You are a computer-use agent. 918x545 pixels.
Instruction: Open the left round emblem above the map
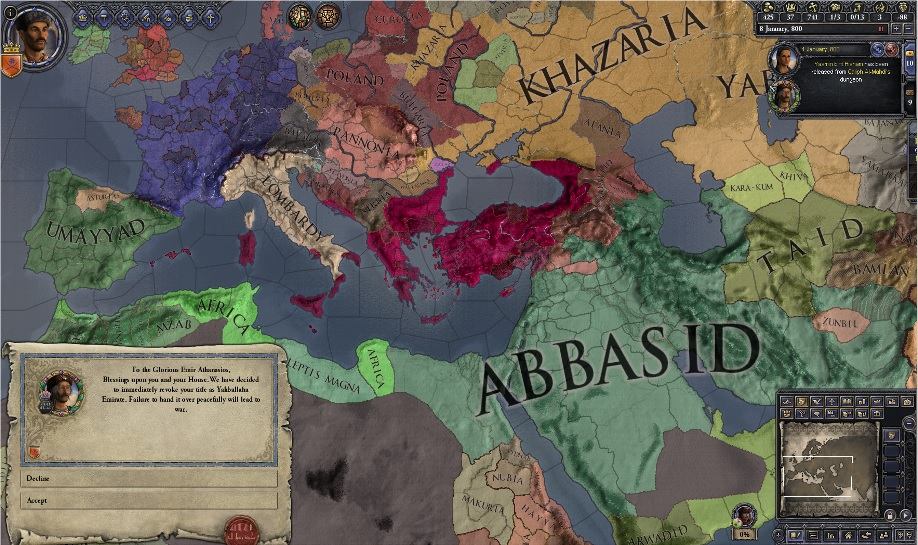click(x=298, y=16)
